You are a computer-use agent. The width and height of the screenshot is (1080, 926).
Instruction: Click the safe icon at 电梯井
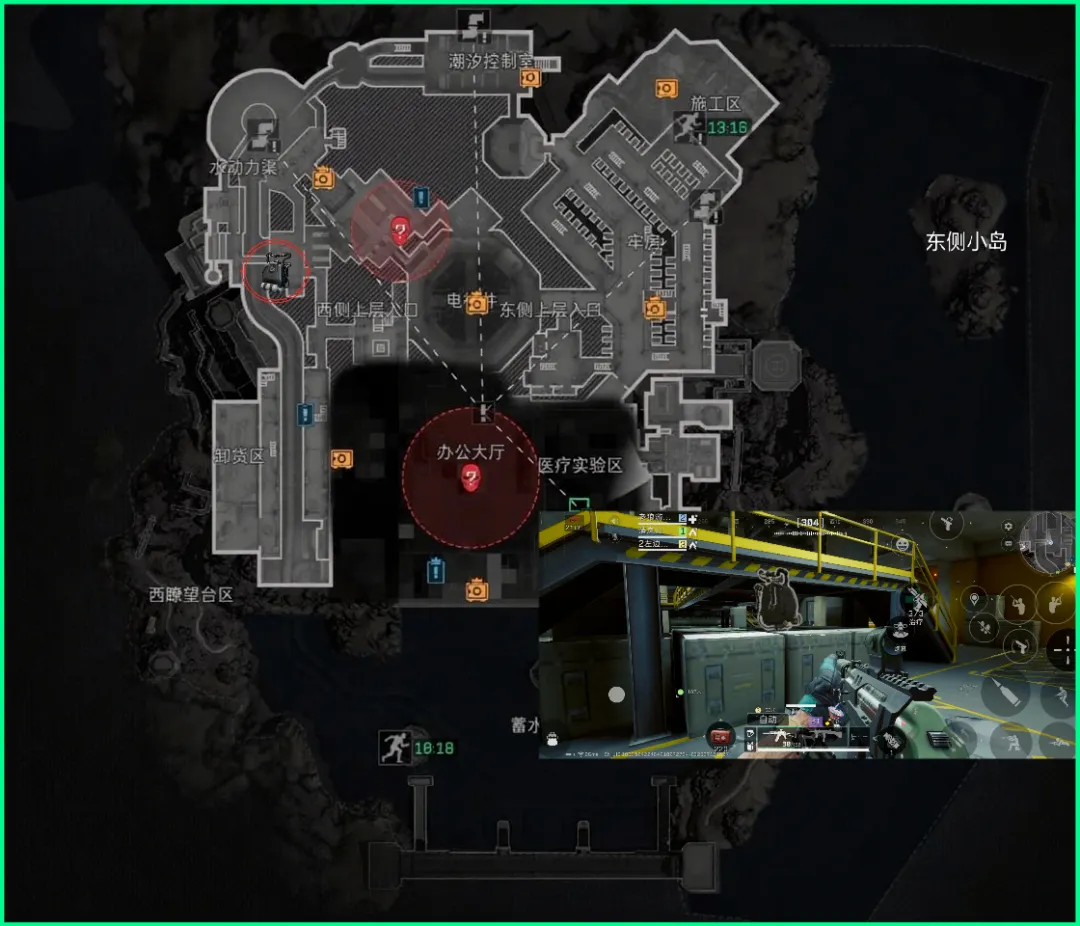click(478, 302)
